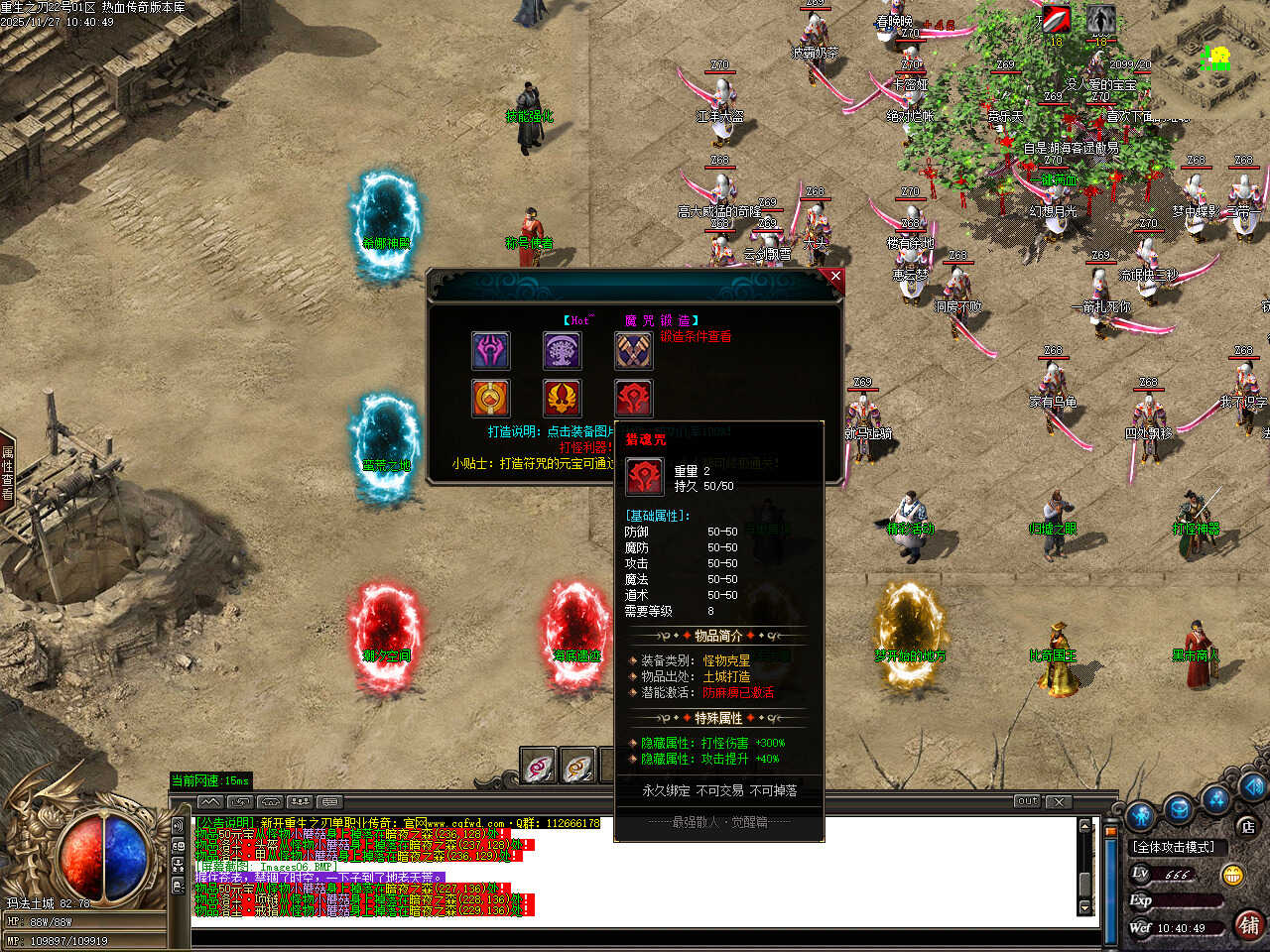The height and width of the screenshot is (952, 1270).
Task: Switch the 全体攻击模式 attack mode label
Action: (1175, 847)
